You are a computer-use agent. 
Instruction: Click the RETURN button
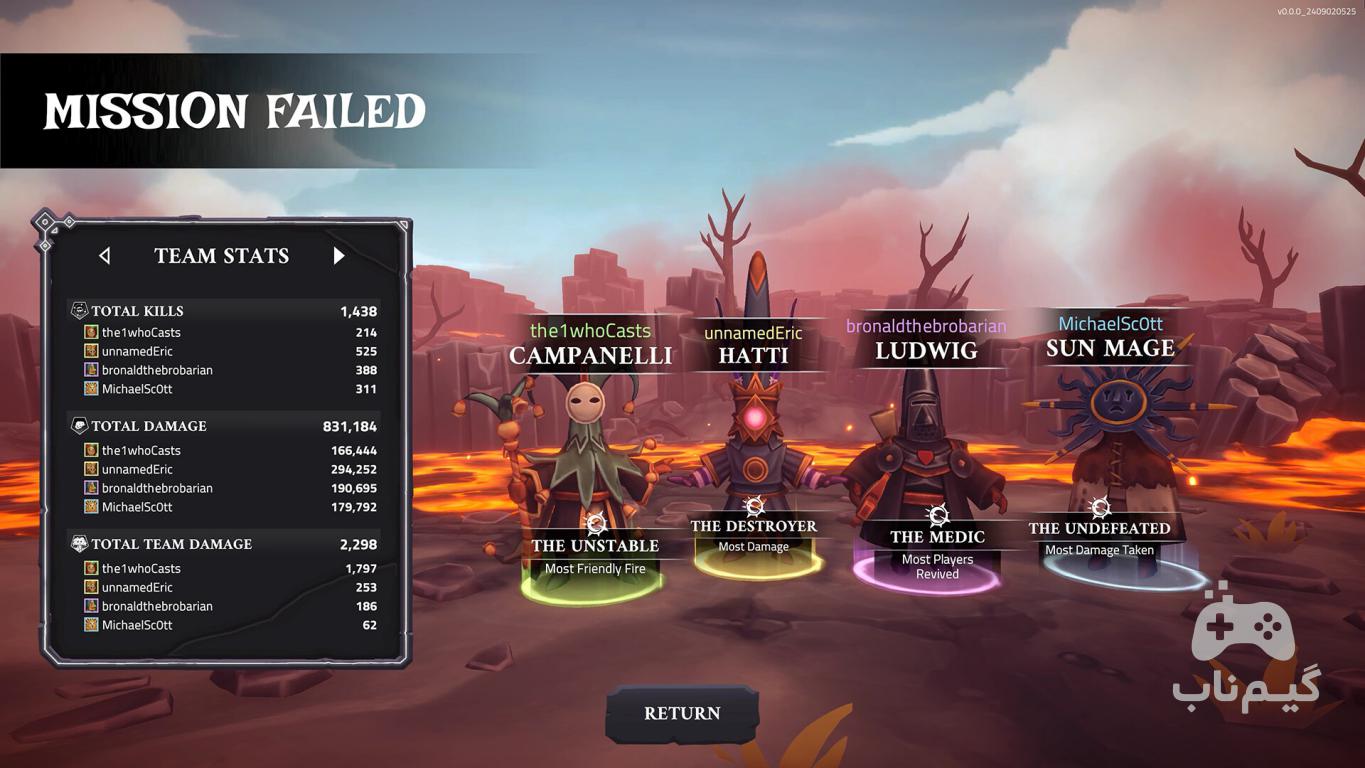pyautogui.click(x=682, y=713)
